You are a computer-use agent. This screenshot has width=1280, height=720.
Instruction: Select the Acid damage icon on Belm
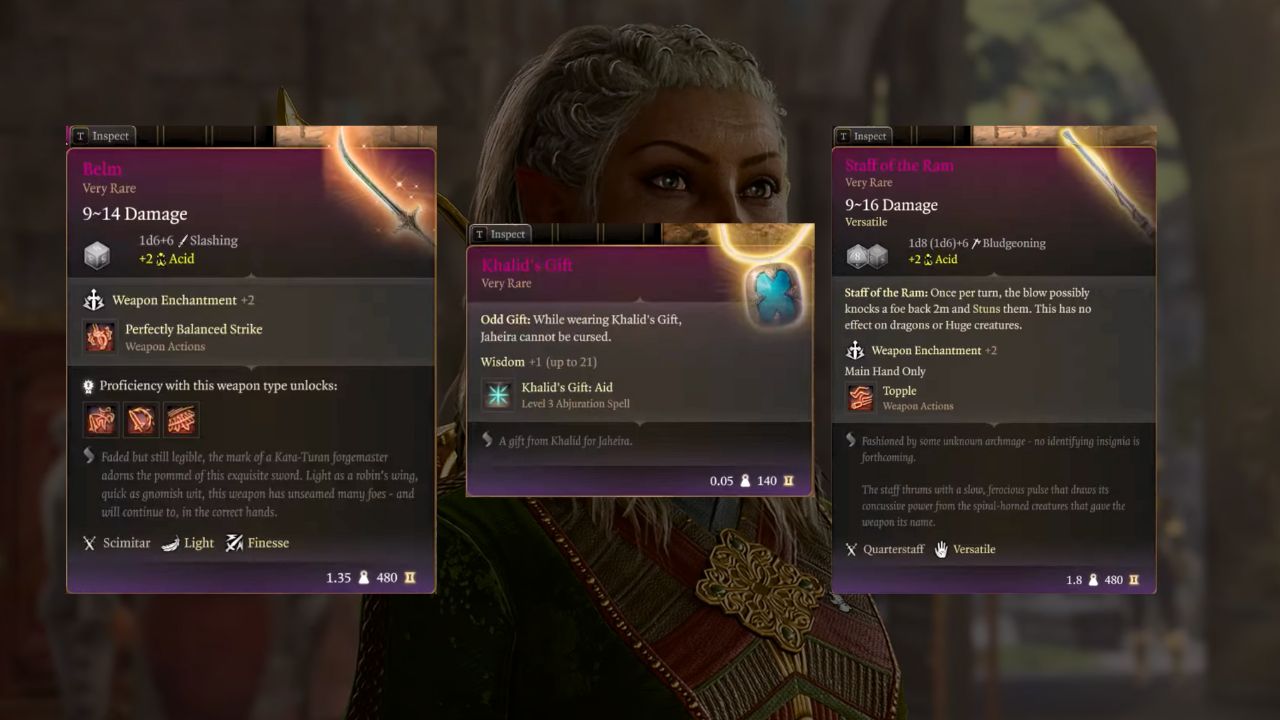coord(162,258)
